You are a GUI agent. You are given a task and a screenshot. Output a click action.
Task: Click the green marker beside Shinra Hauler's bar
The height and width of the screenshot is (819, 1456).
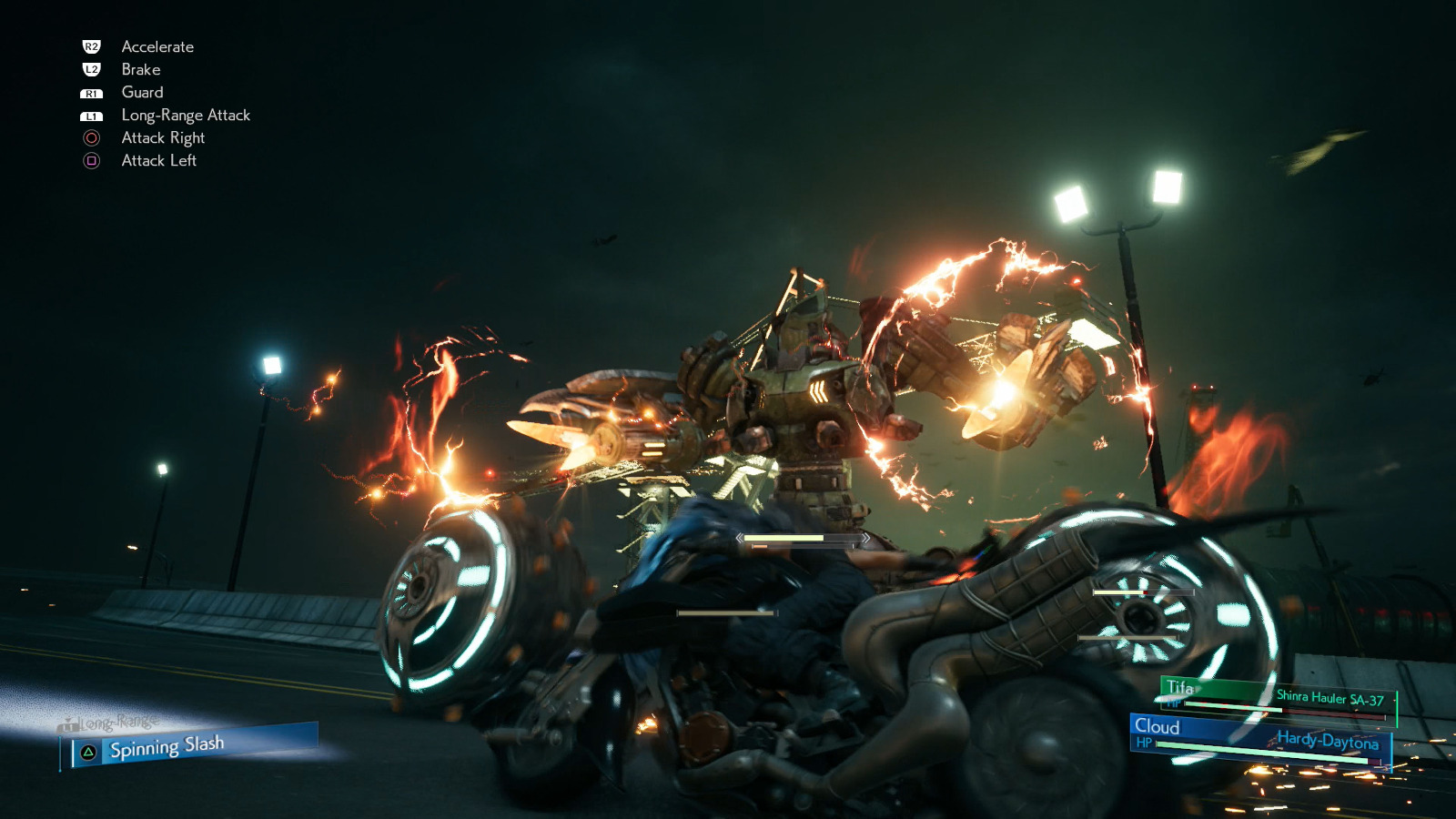point(1396,710)
